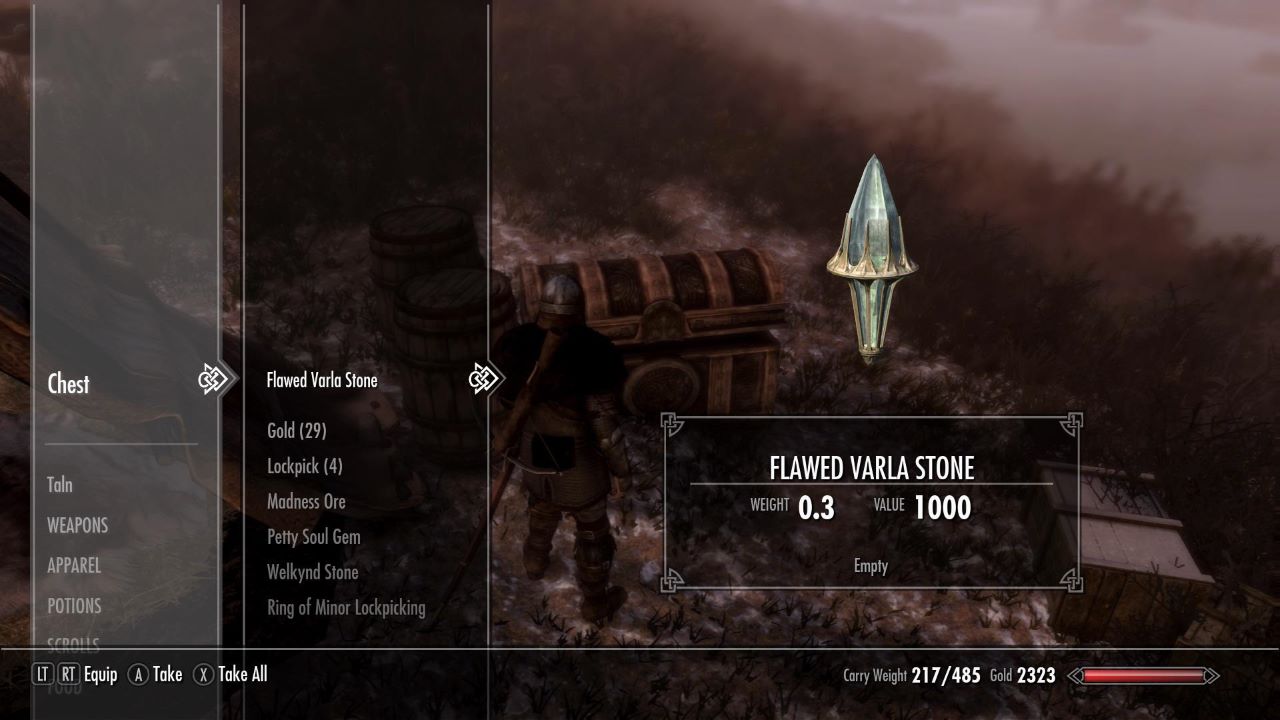Click the ornate arrow icon beside Chest
The width and height of the screenshot is (1280, 720).
[x=213, y=380]
